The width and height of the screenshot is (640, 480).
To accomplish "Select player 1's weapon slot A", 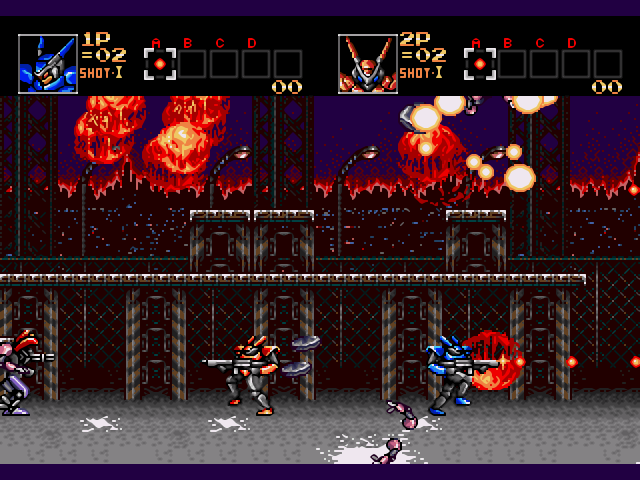I will 160,64.
